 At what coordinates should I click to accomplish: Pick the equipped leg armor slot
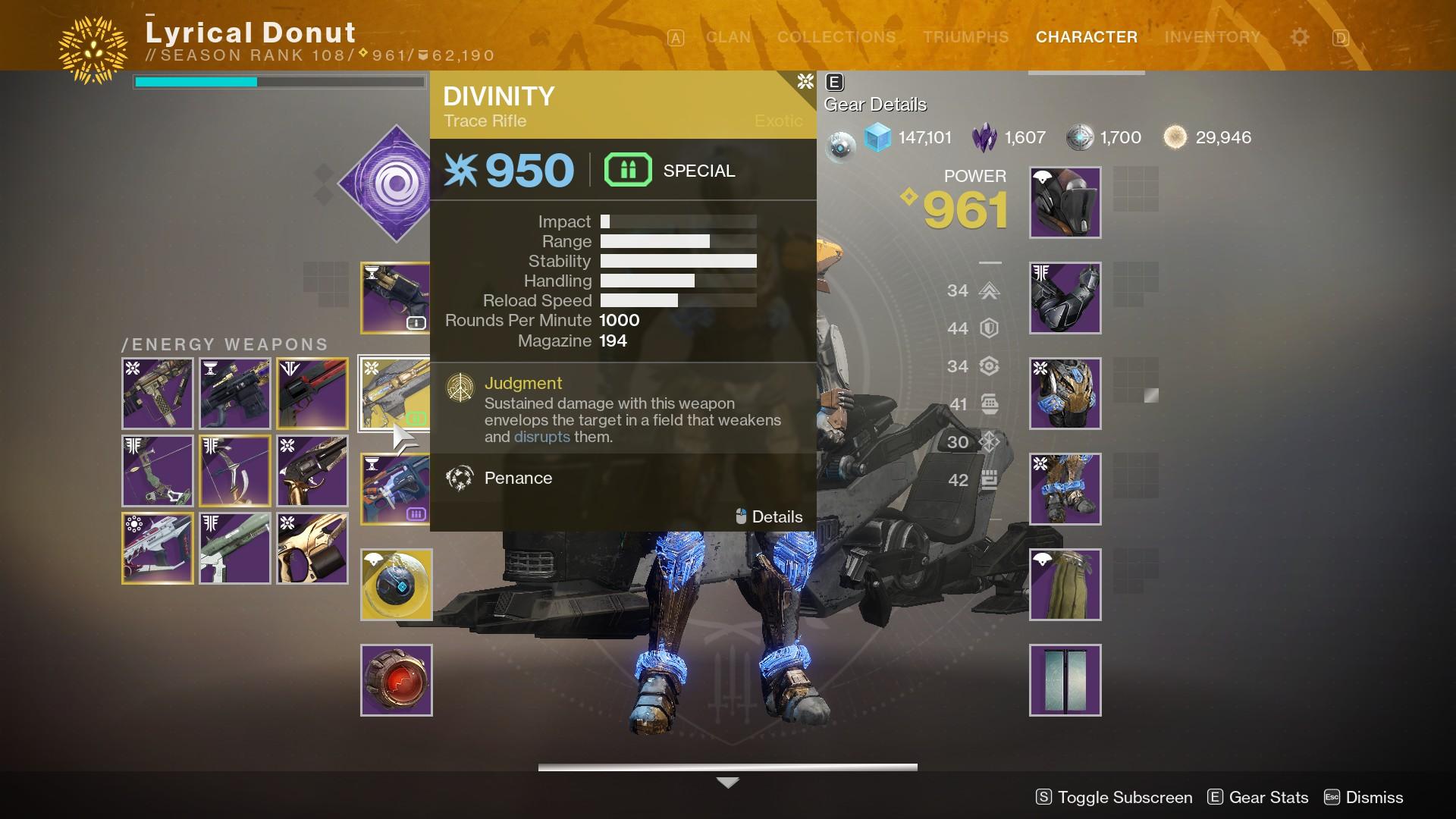[x=1065, y=489]
